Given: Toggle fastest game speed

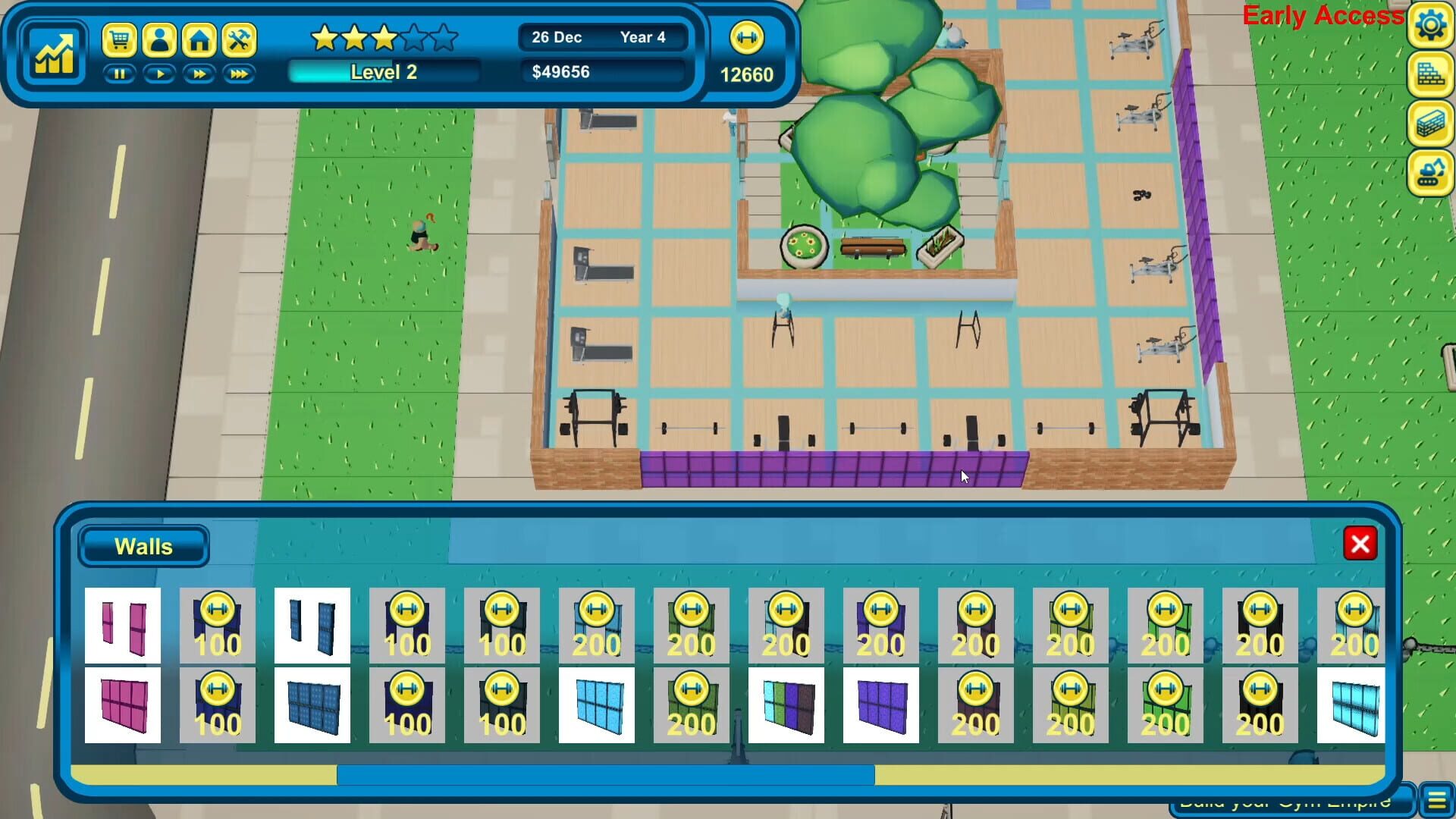Looking at the screenshot, I should (x=238, y=74).
